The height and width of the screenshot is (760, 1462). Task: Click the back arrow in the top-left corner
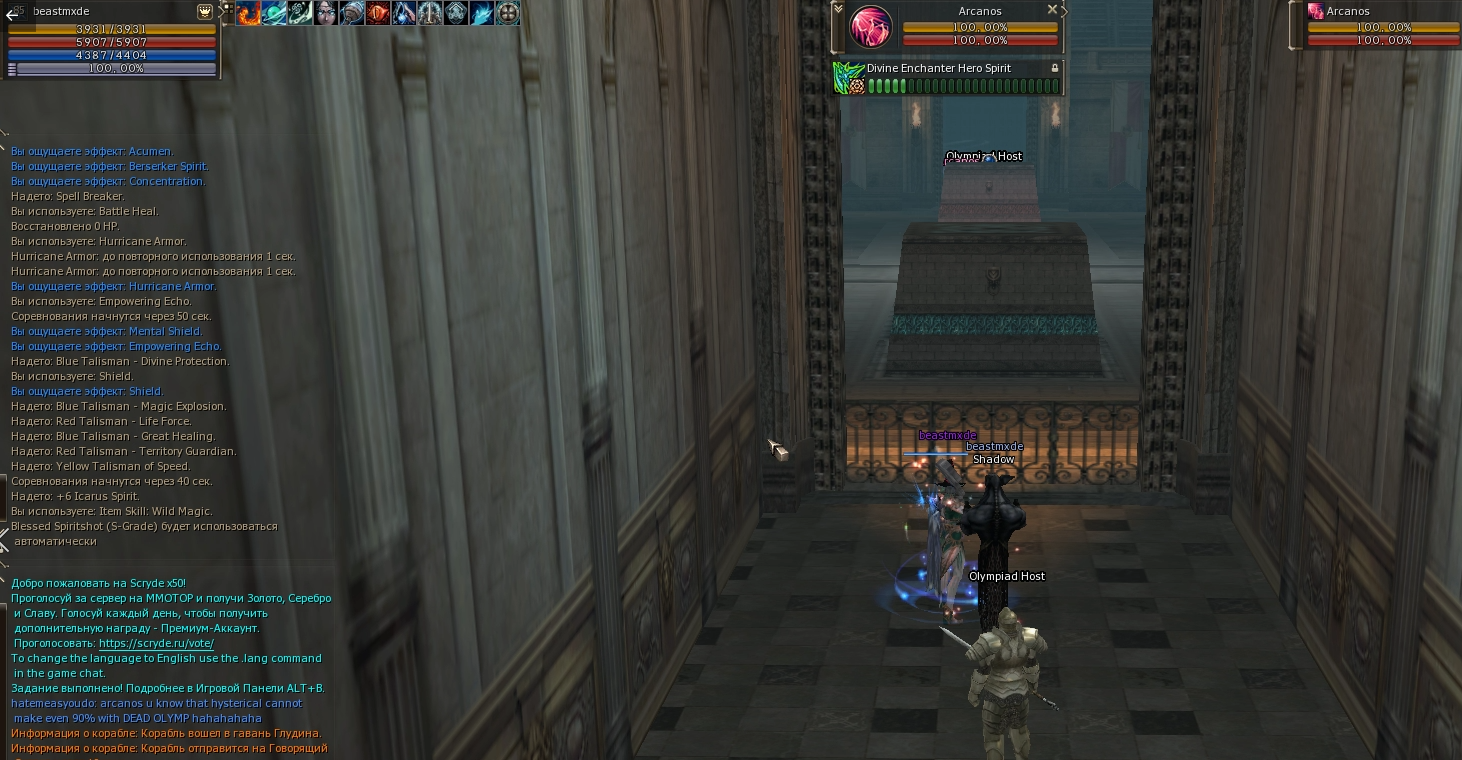point(12,15)
